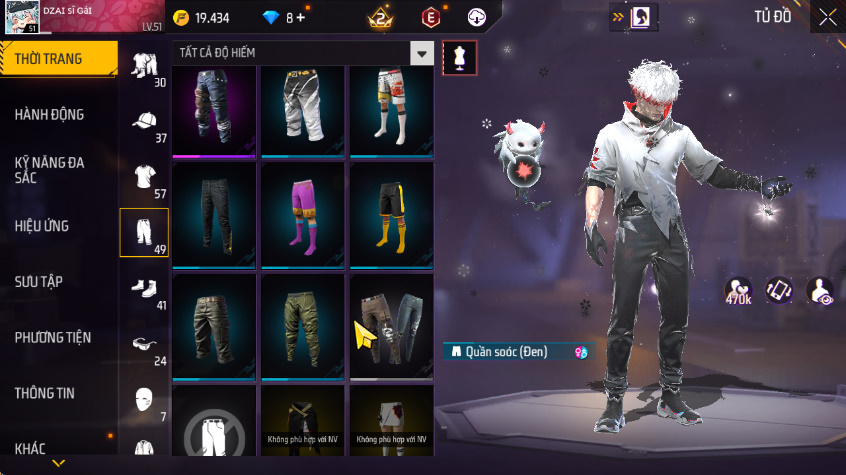Open the Thông Tin menu entry
Screen dimensions: 846x475
pos(45,394)
